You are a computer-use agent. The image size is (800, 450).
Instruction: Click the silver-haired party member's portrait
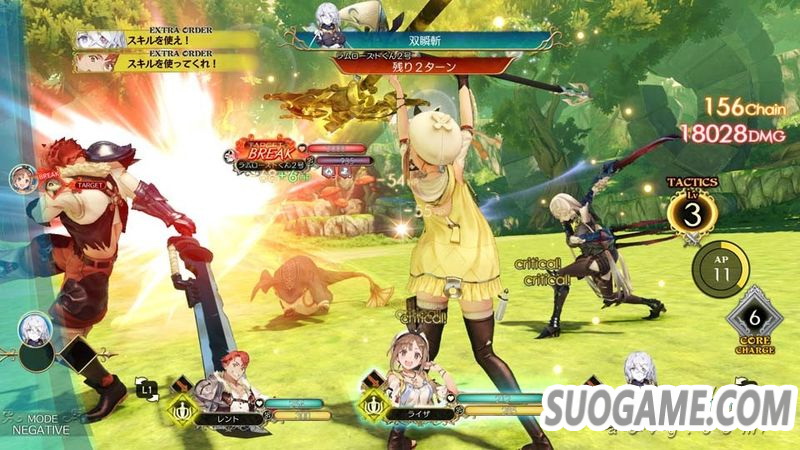(638, 368)
